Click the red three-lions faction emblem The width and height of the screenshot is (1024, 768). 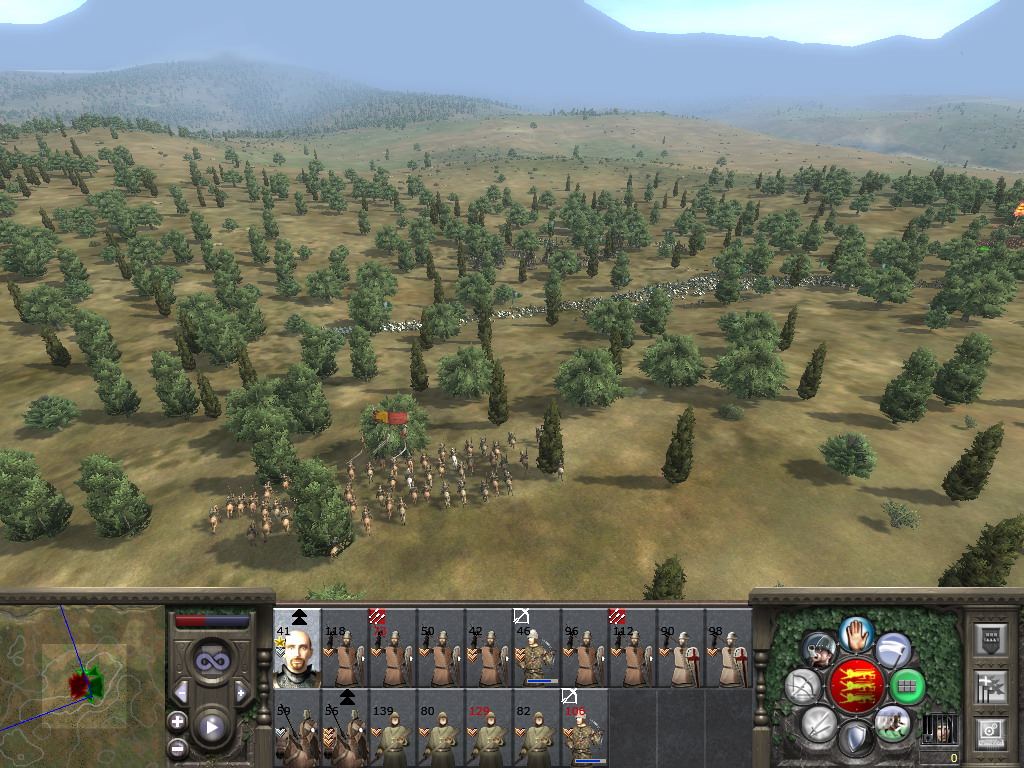(x=855, y=686)
